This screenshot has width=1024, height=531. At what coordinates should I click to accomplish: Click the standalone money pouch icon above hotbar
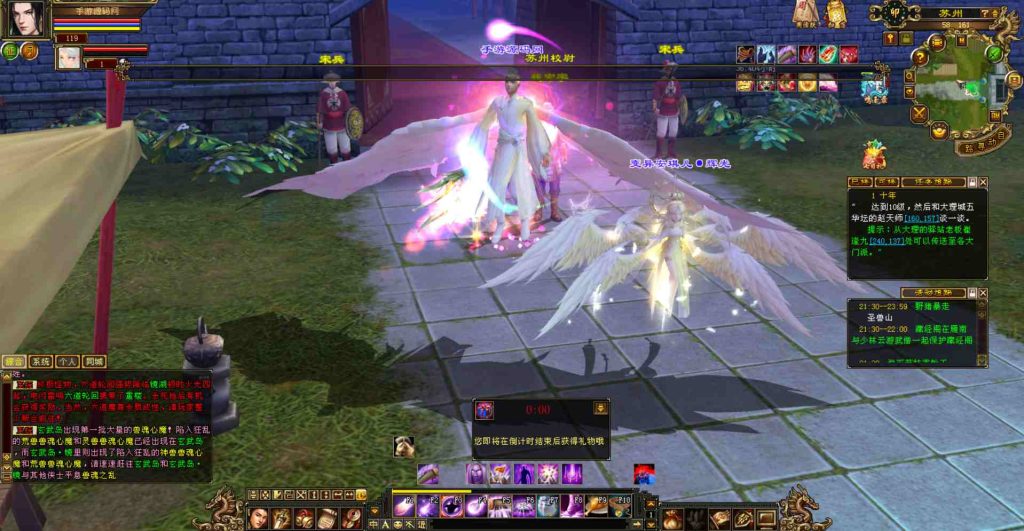(405, 447)
